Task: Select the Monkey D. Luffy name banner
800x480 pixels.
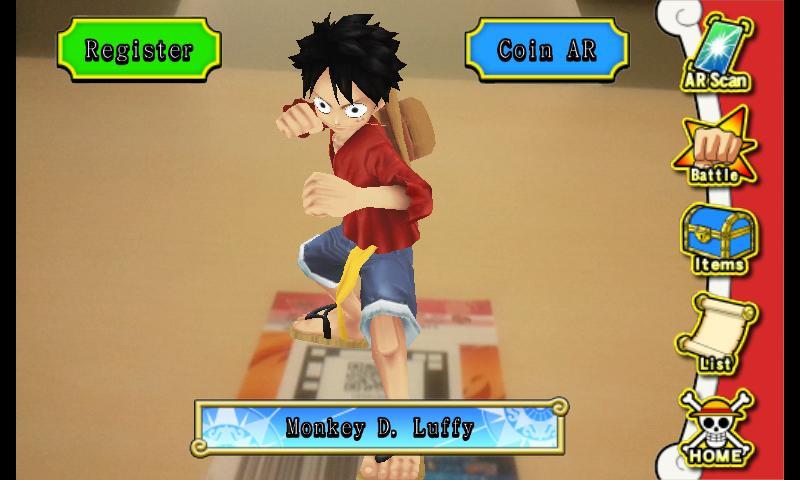Action: [380, 427]
